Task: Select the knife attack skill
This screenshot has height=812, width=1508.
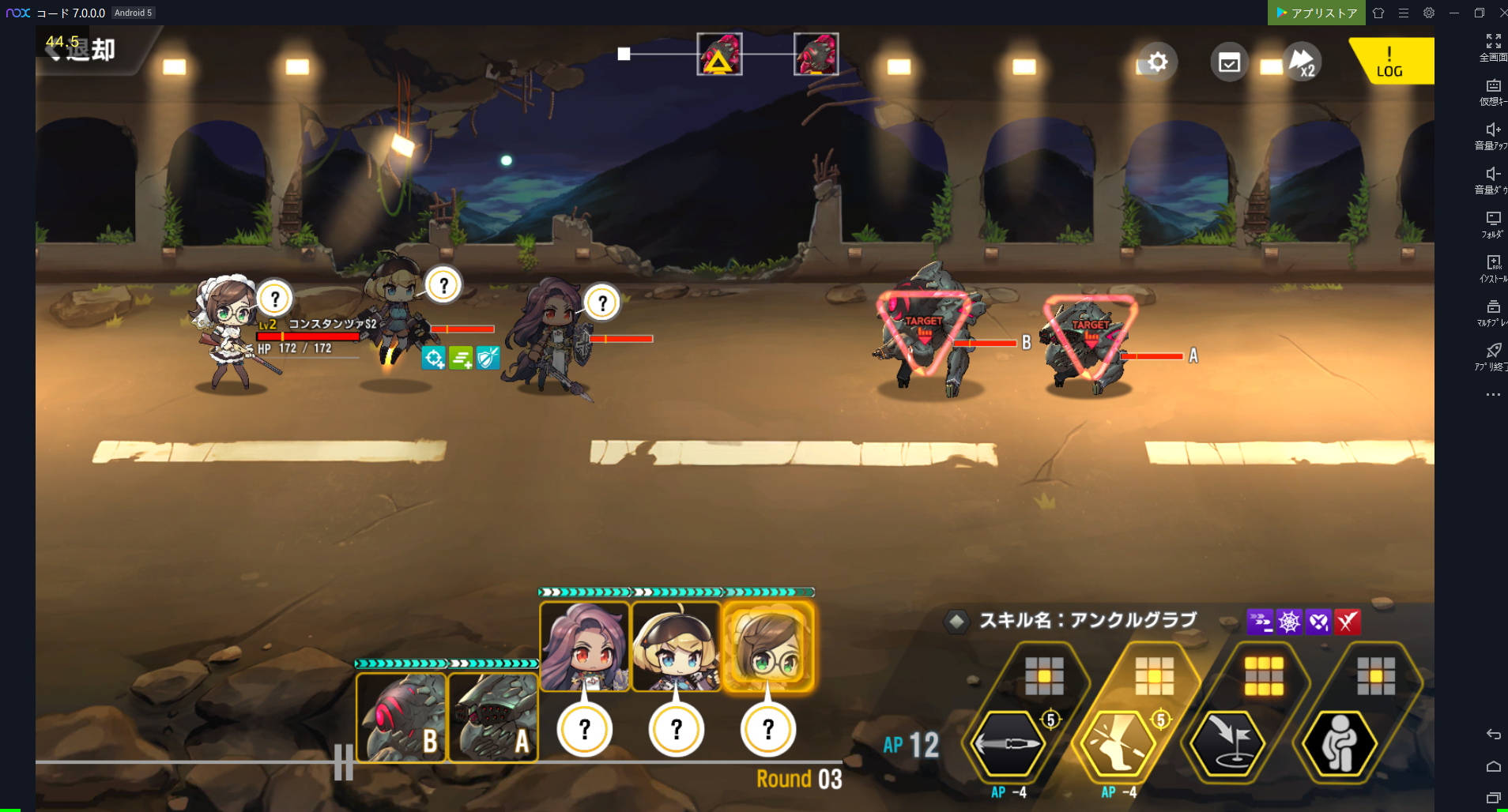Action: pyautogui.click(x=1008, y=743)
